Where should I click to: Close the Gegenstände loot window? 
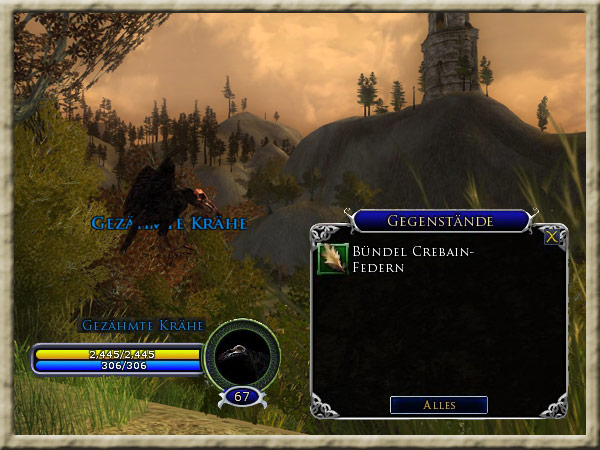click(551, 237)
